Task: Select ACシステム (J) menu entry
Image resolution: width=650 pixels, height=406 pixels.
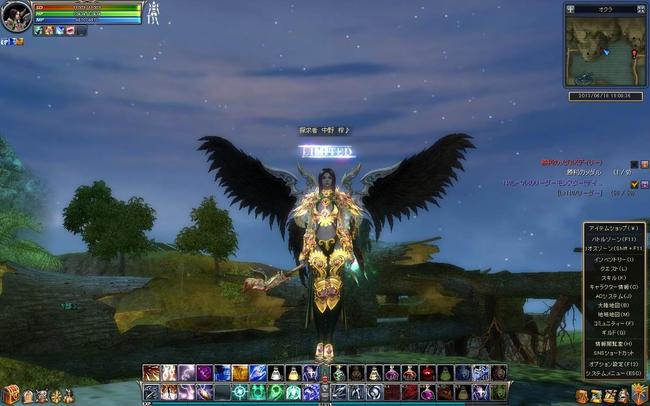Action: 611,297
